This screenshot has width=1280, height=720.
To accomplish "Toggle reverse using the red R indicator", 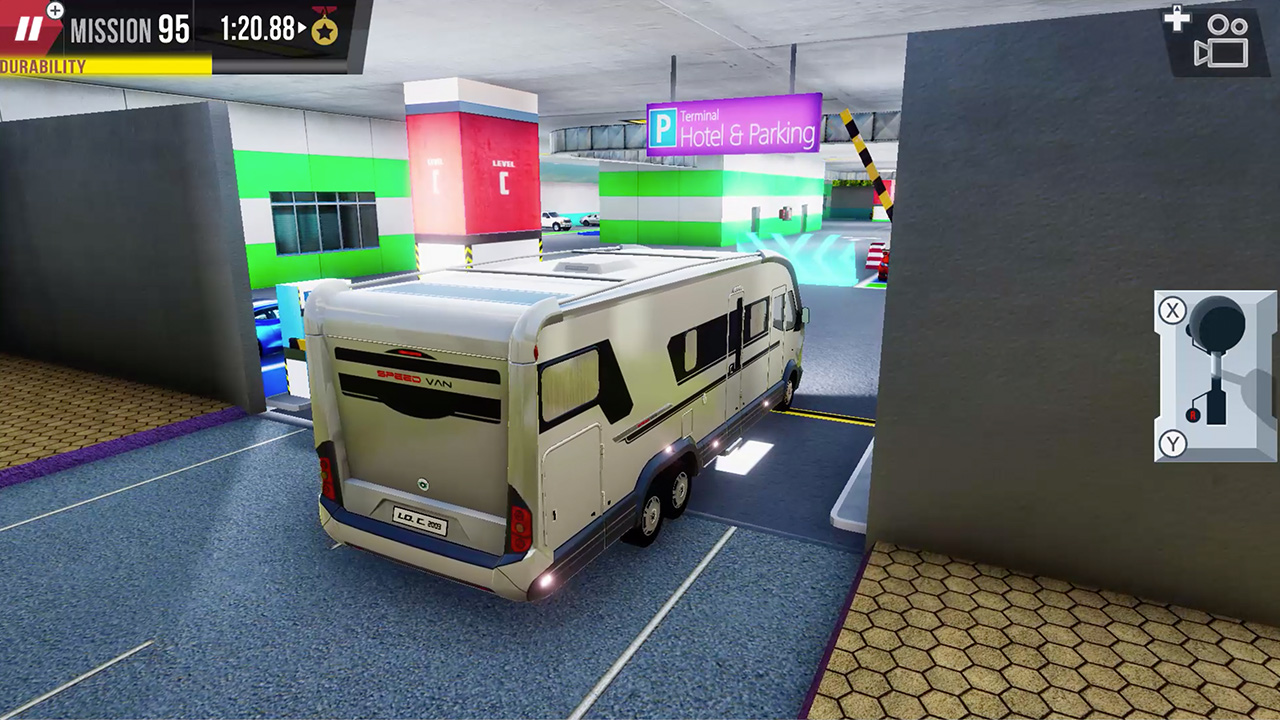I will [1192, 414].
